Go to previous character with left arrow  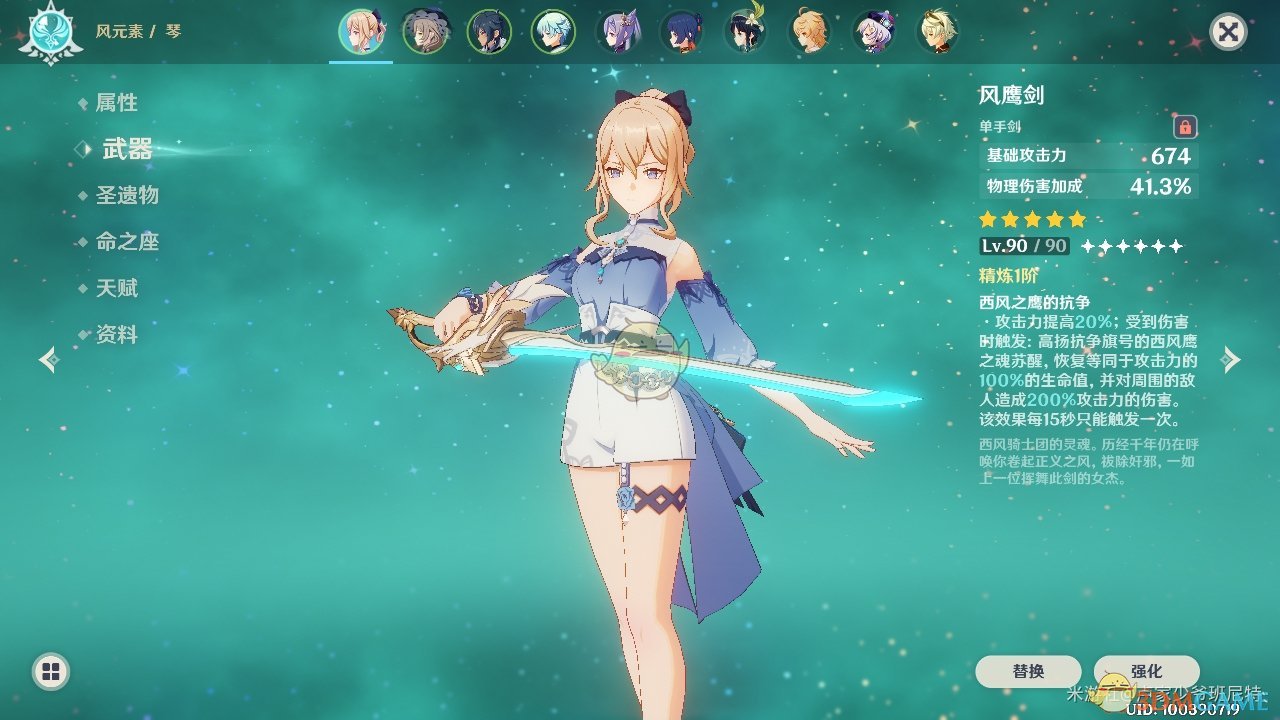click(x=47, y=360)
